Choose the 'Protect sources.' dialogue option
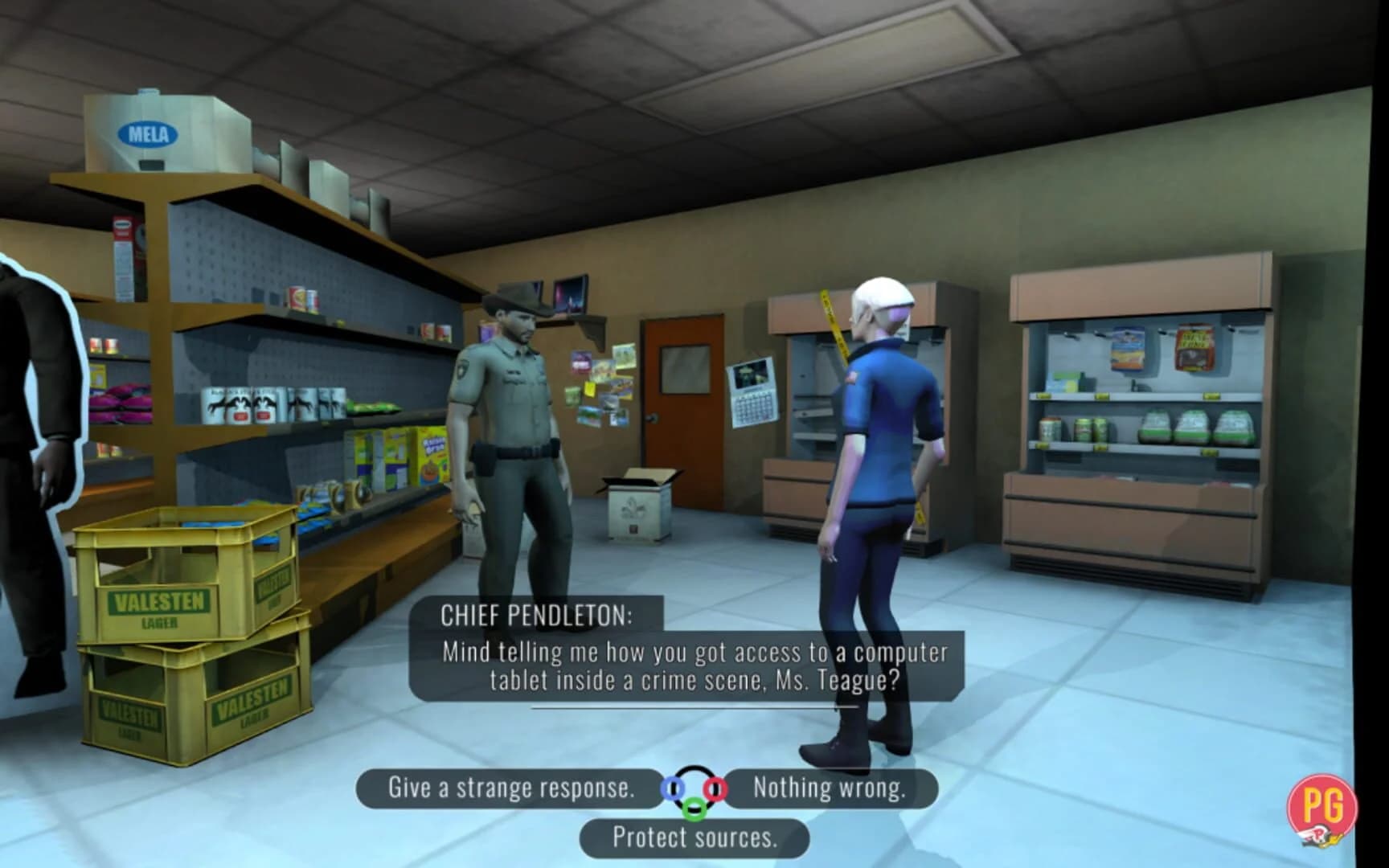This screenshot has width=1389, height=868. tap(693, 837)
